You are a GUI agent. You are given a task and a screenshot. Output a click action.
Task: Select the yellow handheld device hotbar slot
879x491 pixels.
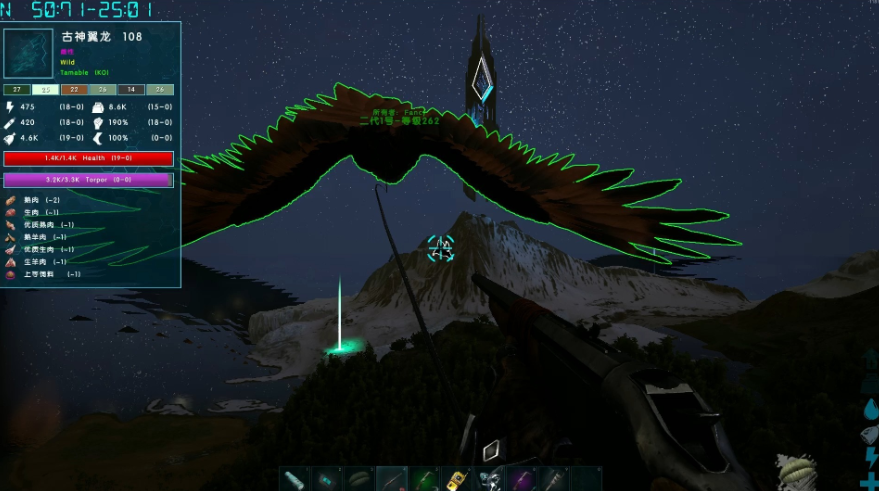457,479
